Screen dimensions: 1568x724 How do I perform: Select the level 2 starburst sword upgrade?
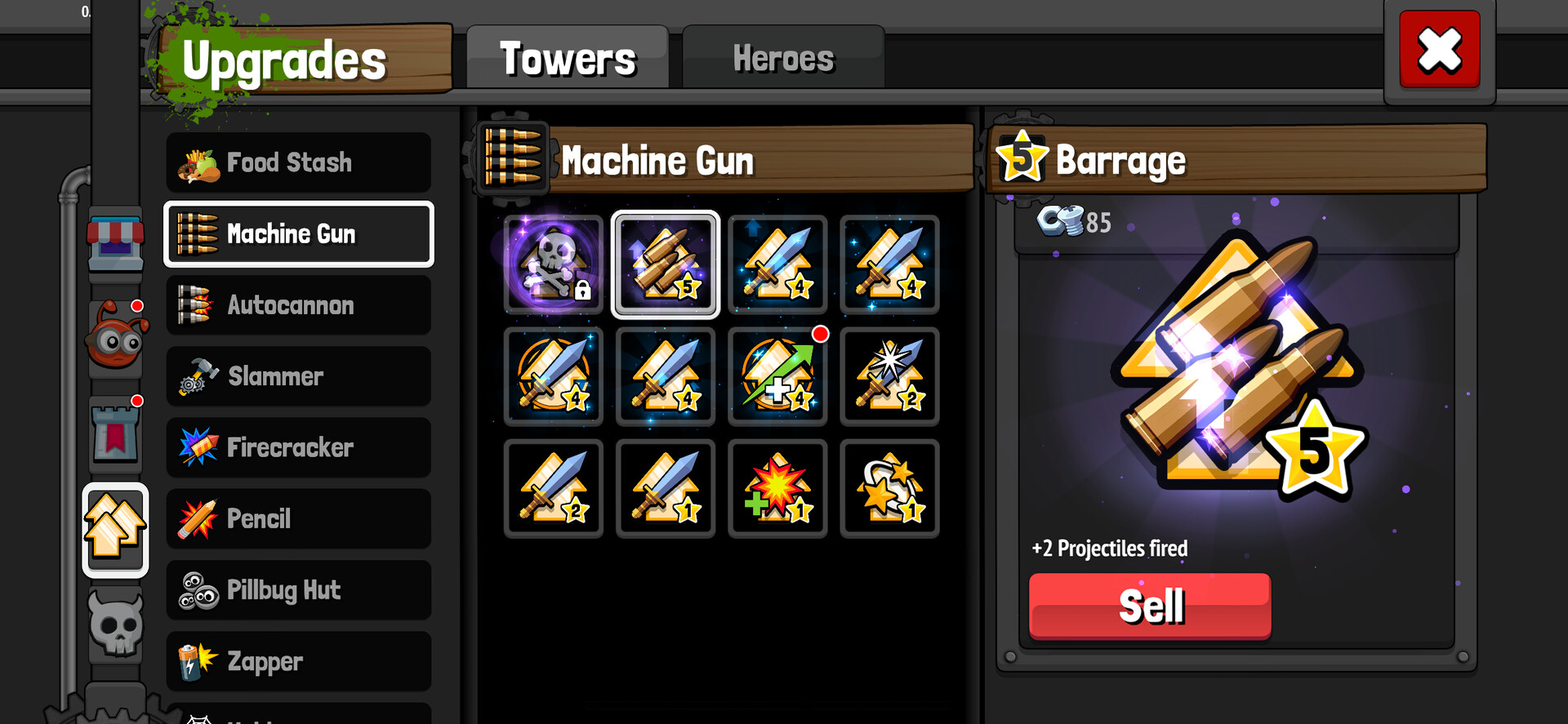pyautogui.click(x=889, y=376)
